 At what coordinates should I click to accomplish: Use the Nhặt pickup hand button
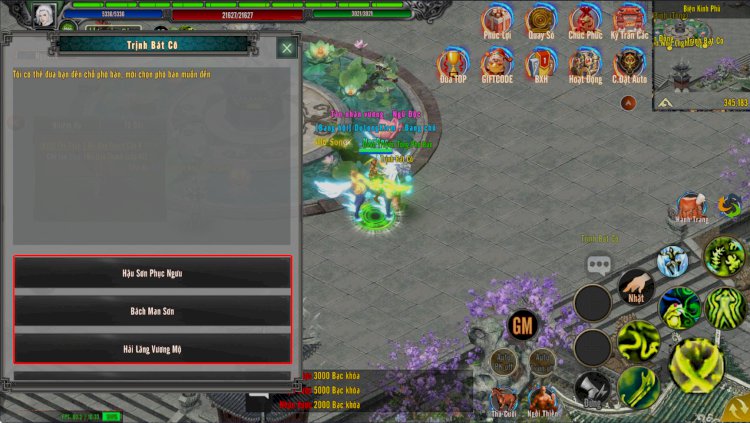[x=636, y=287]
